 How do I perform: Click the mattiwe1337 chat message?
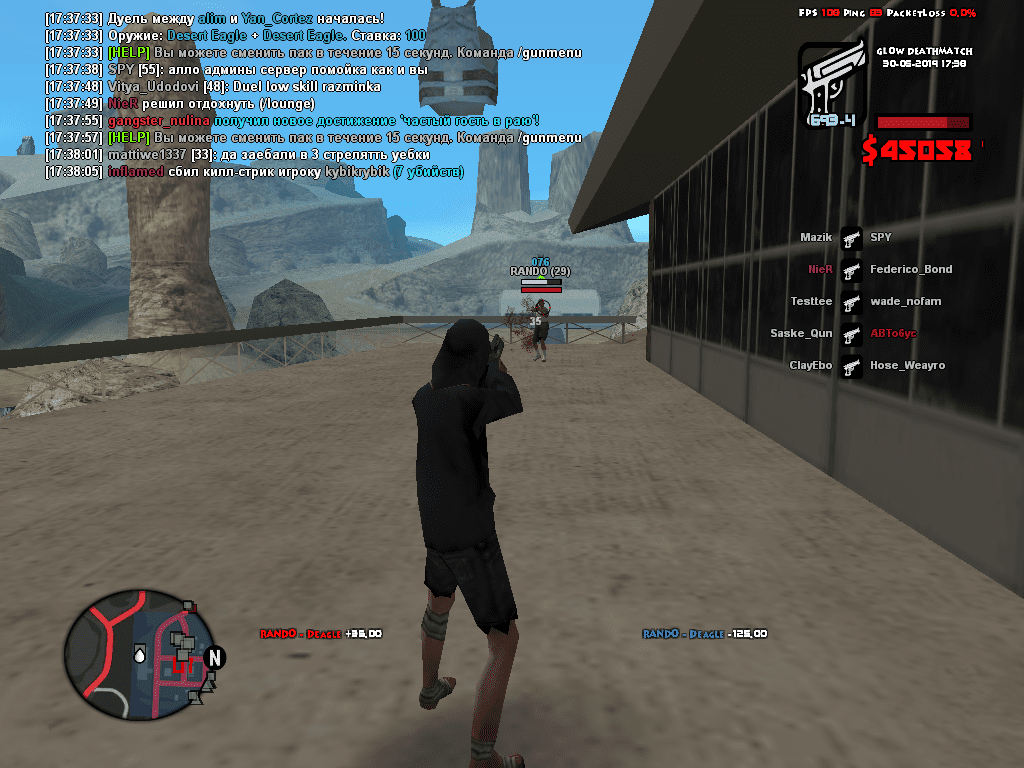click(x=238, y=155)
